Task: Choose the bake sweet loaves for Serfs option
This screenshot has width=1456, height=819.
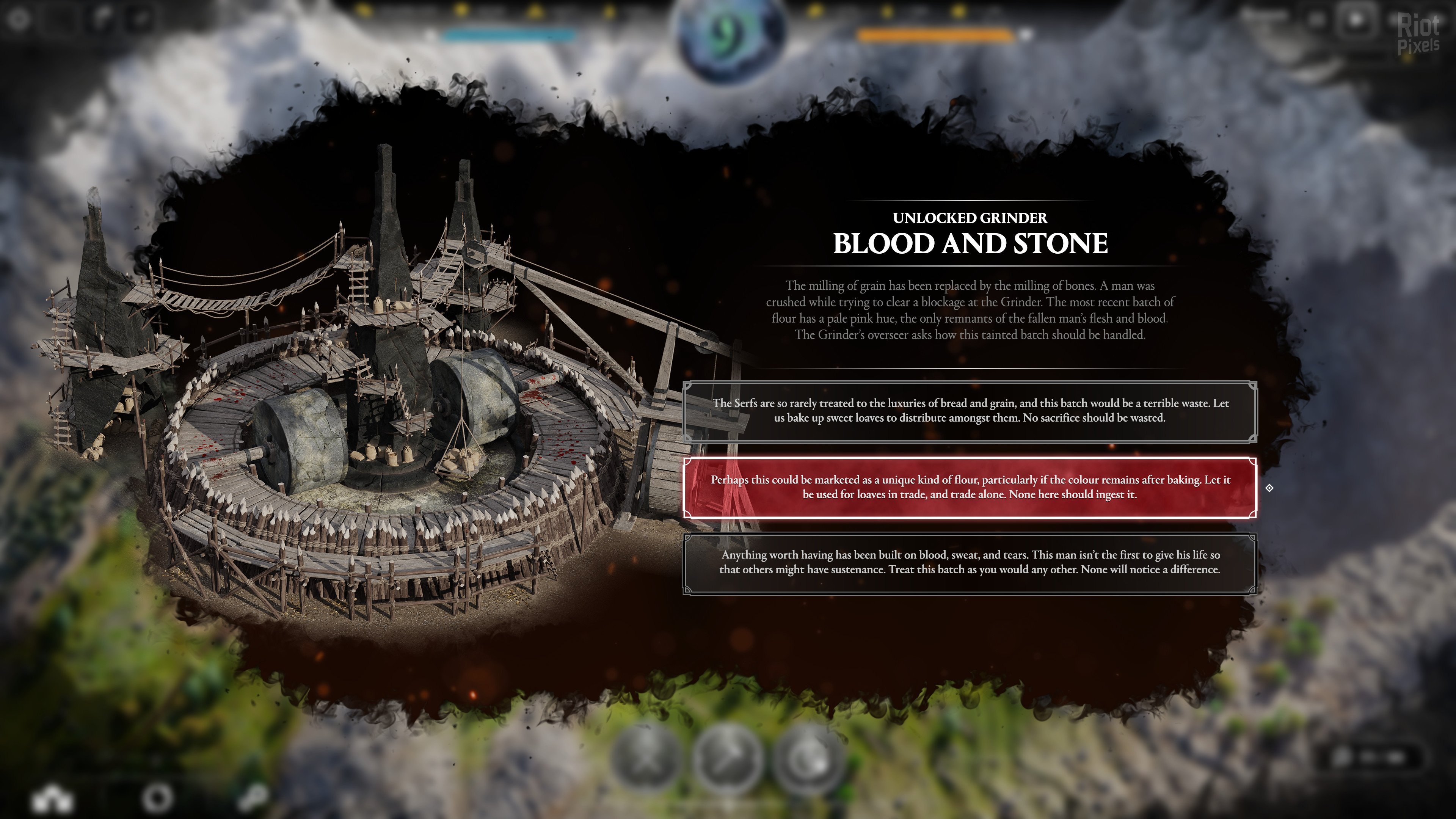Action: [x=970, y=411]
